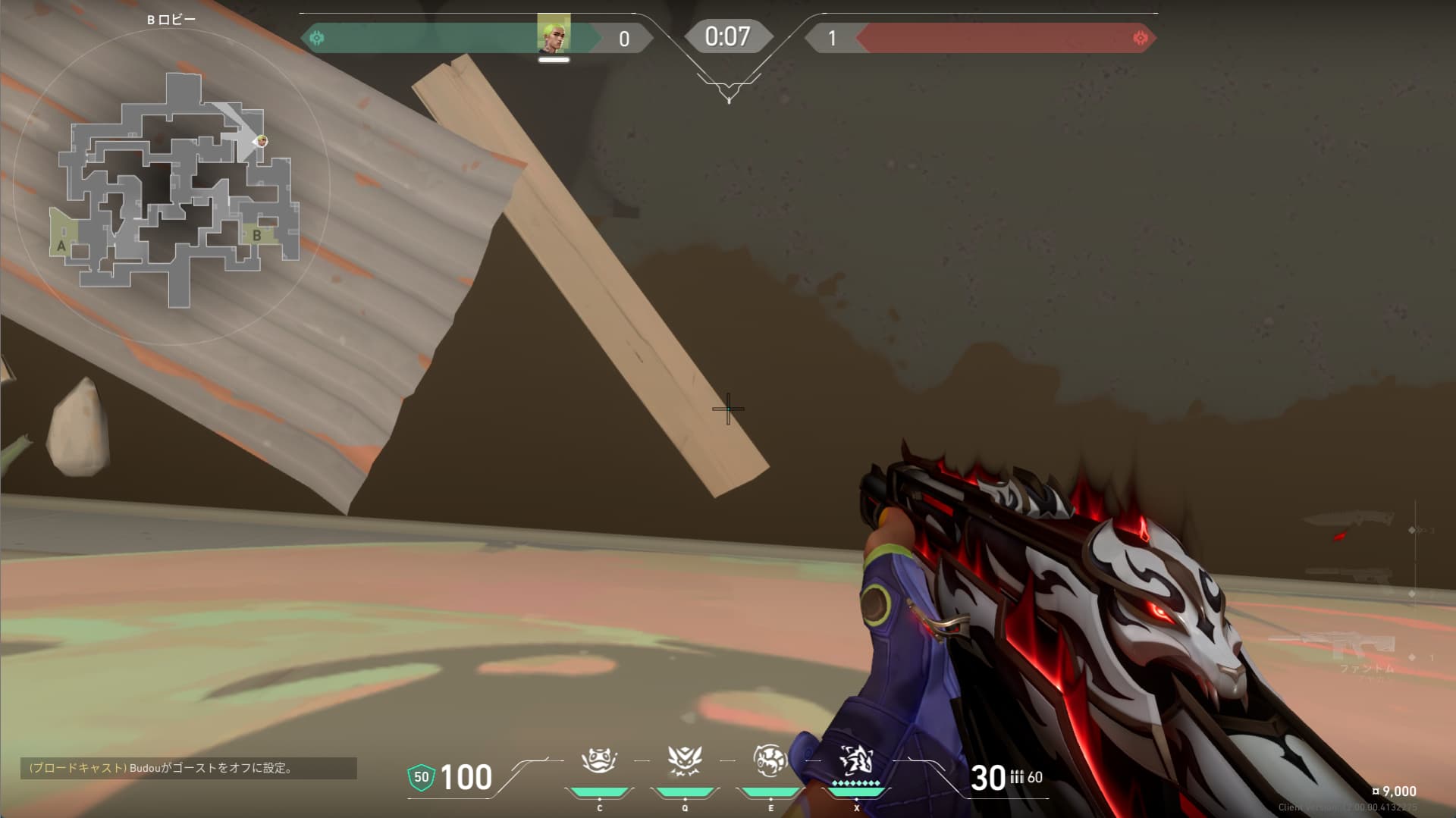
Task: Use the Wingman ability icon
Action: click(x=685, y=760)
